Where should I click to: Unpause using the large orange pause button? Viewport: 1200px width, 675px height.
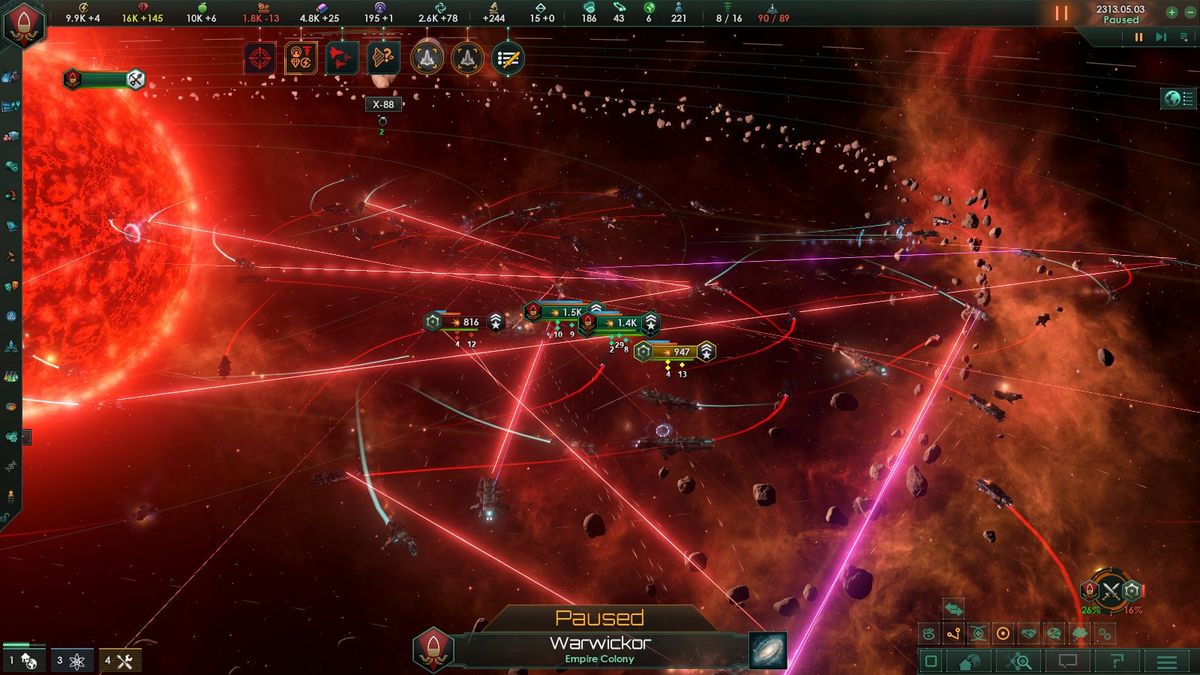[1062, 14]
